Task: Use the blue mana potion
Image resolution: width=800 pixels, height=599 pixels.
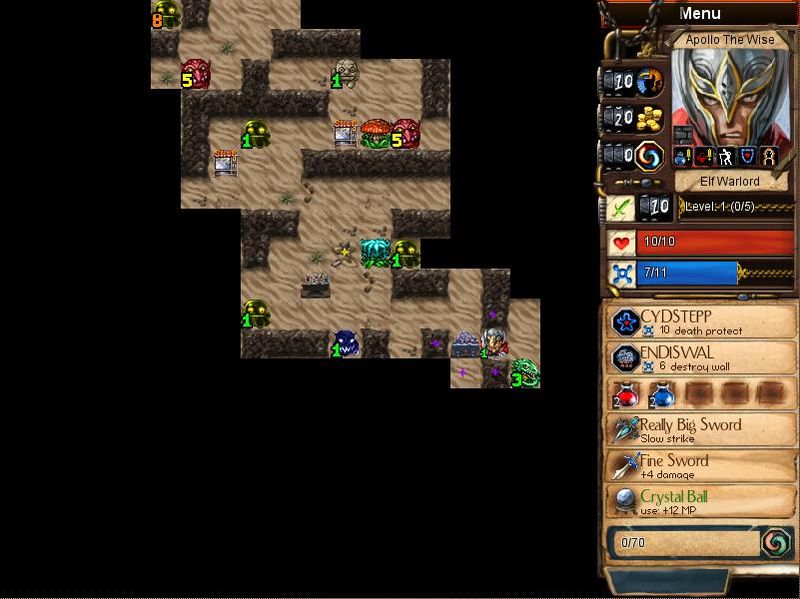Action: coord(661,395)
